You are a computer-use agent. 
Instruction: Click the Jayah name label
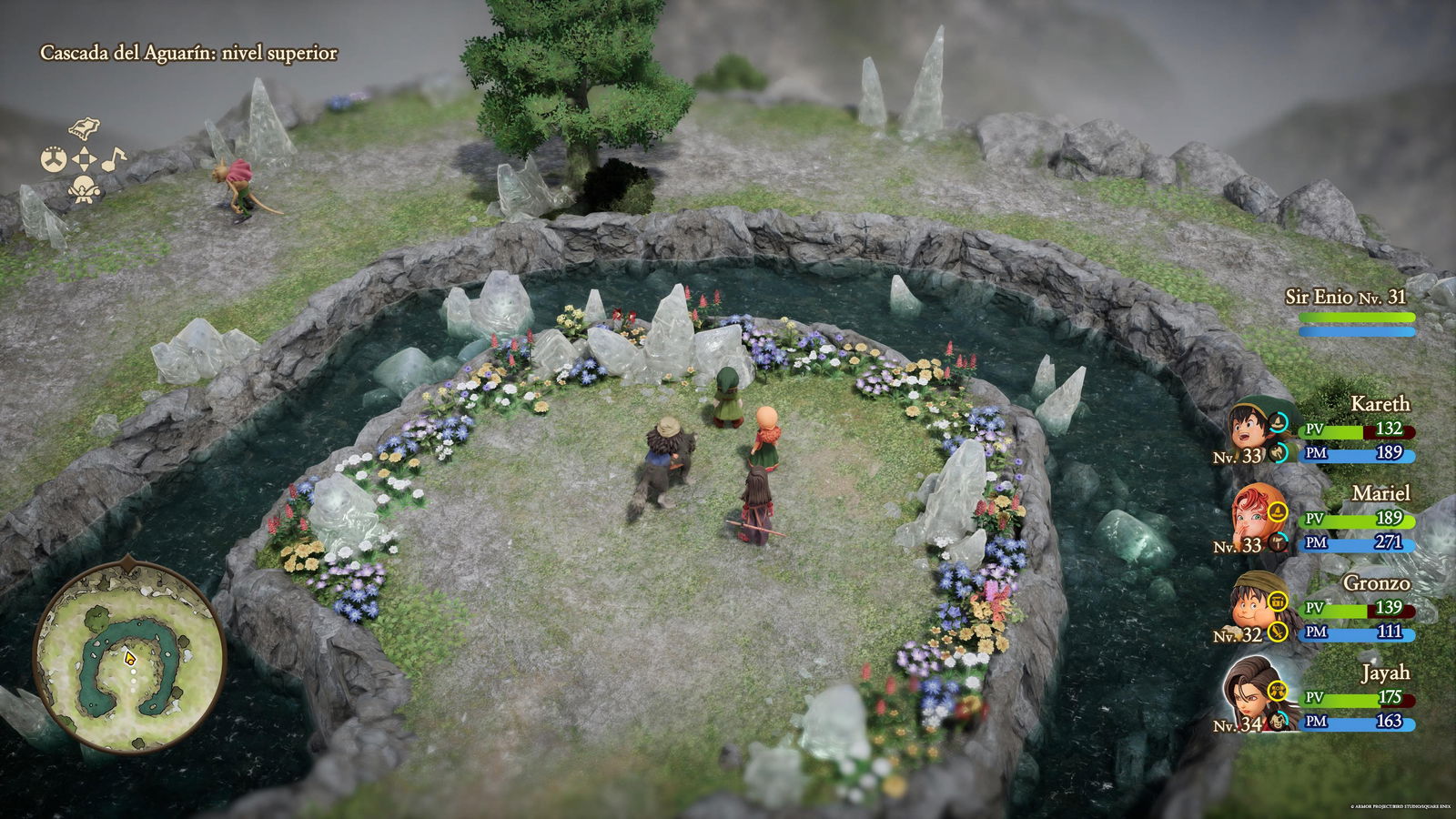click(x=1381, y=673)
